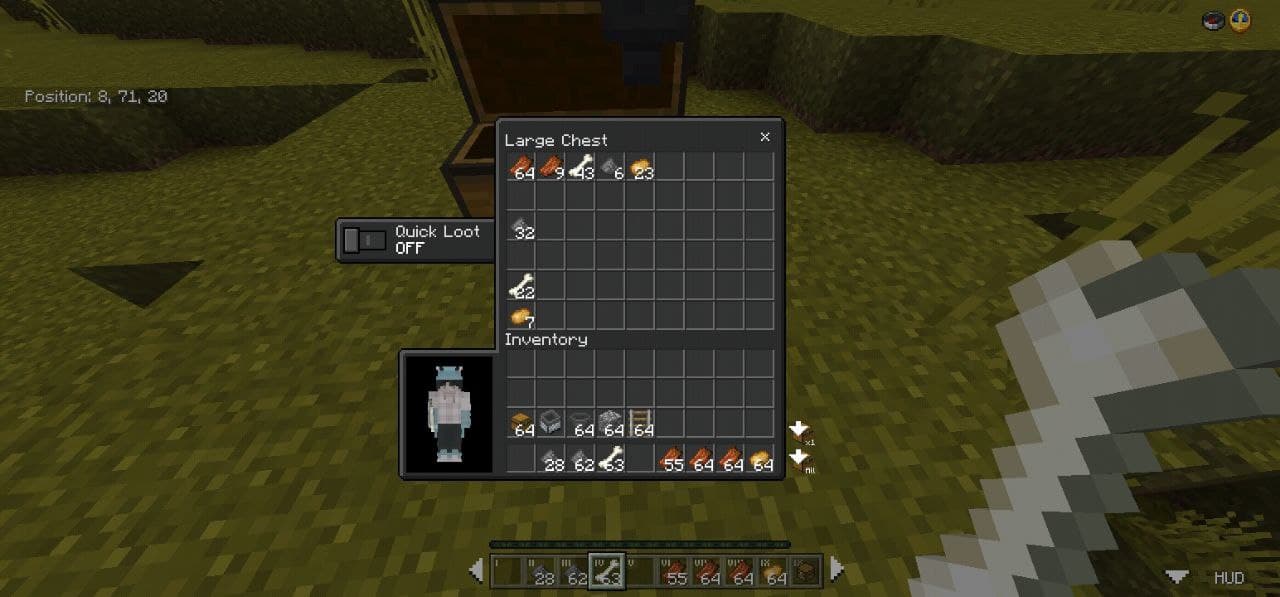Pick up the chest's bone stack of 43

(581, 167)
